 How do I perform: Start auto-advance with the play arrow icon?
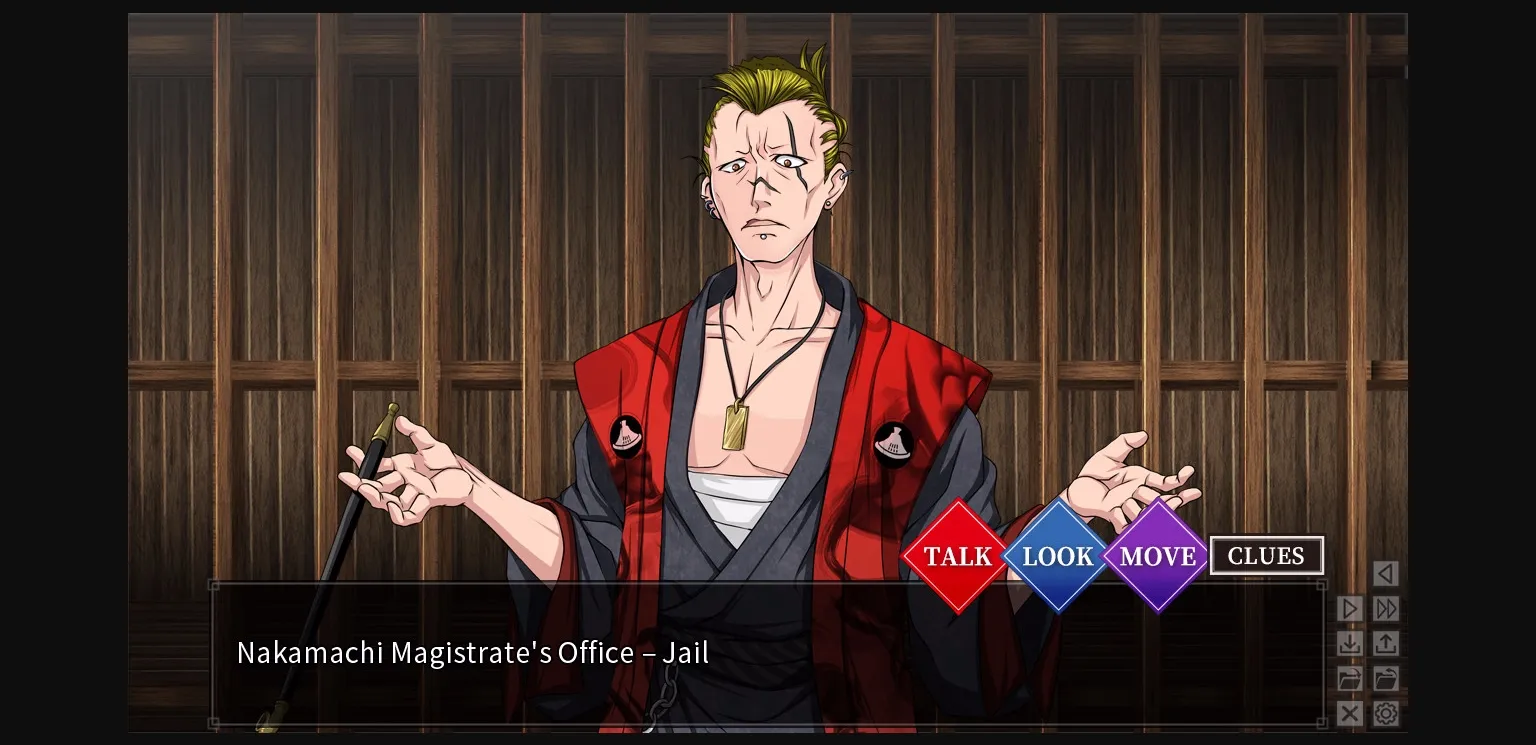tap(1349, 608)
